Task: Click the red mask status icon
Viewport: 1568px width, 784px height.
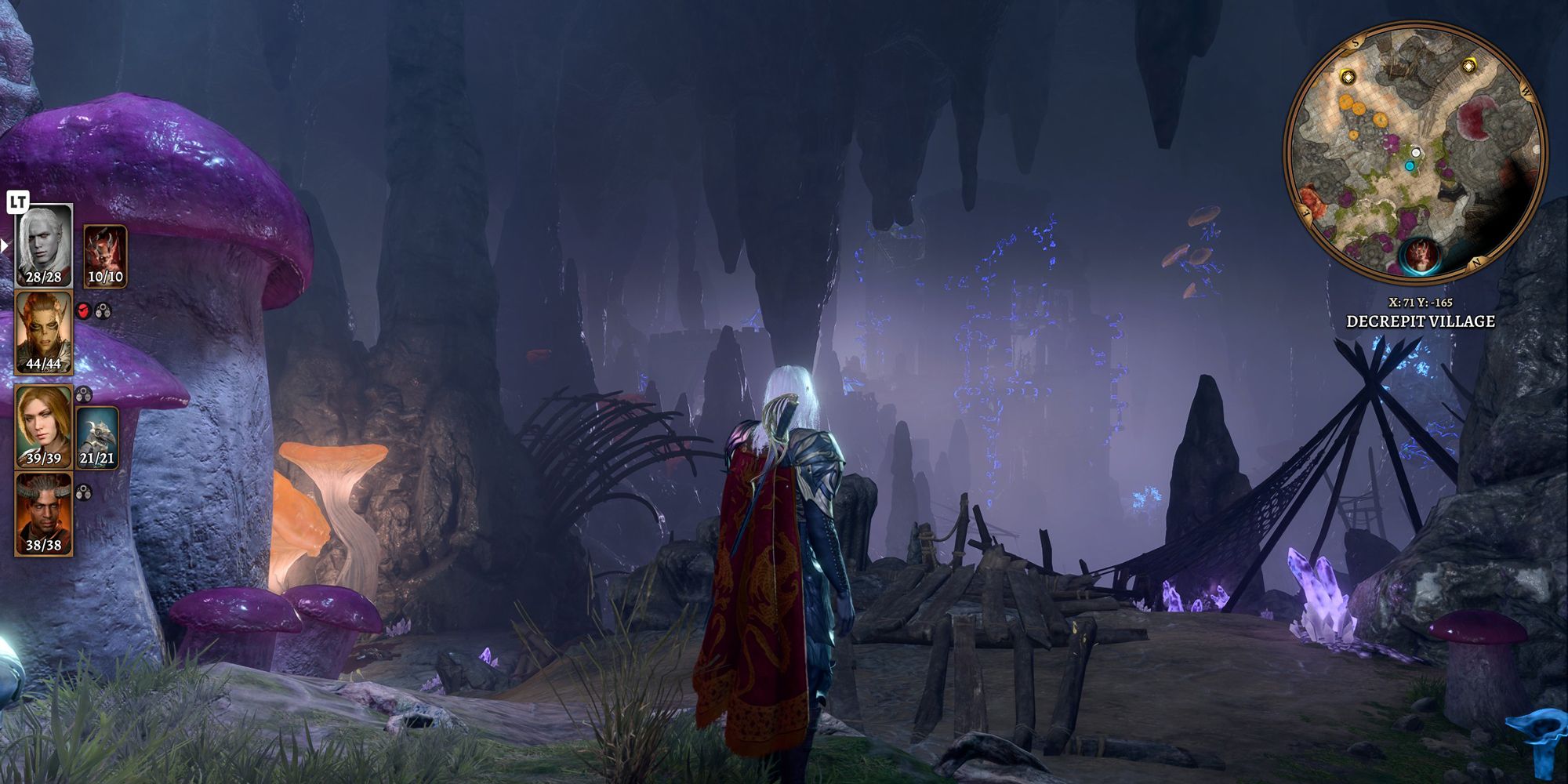Action: click(x=84, y=311)
